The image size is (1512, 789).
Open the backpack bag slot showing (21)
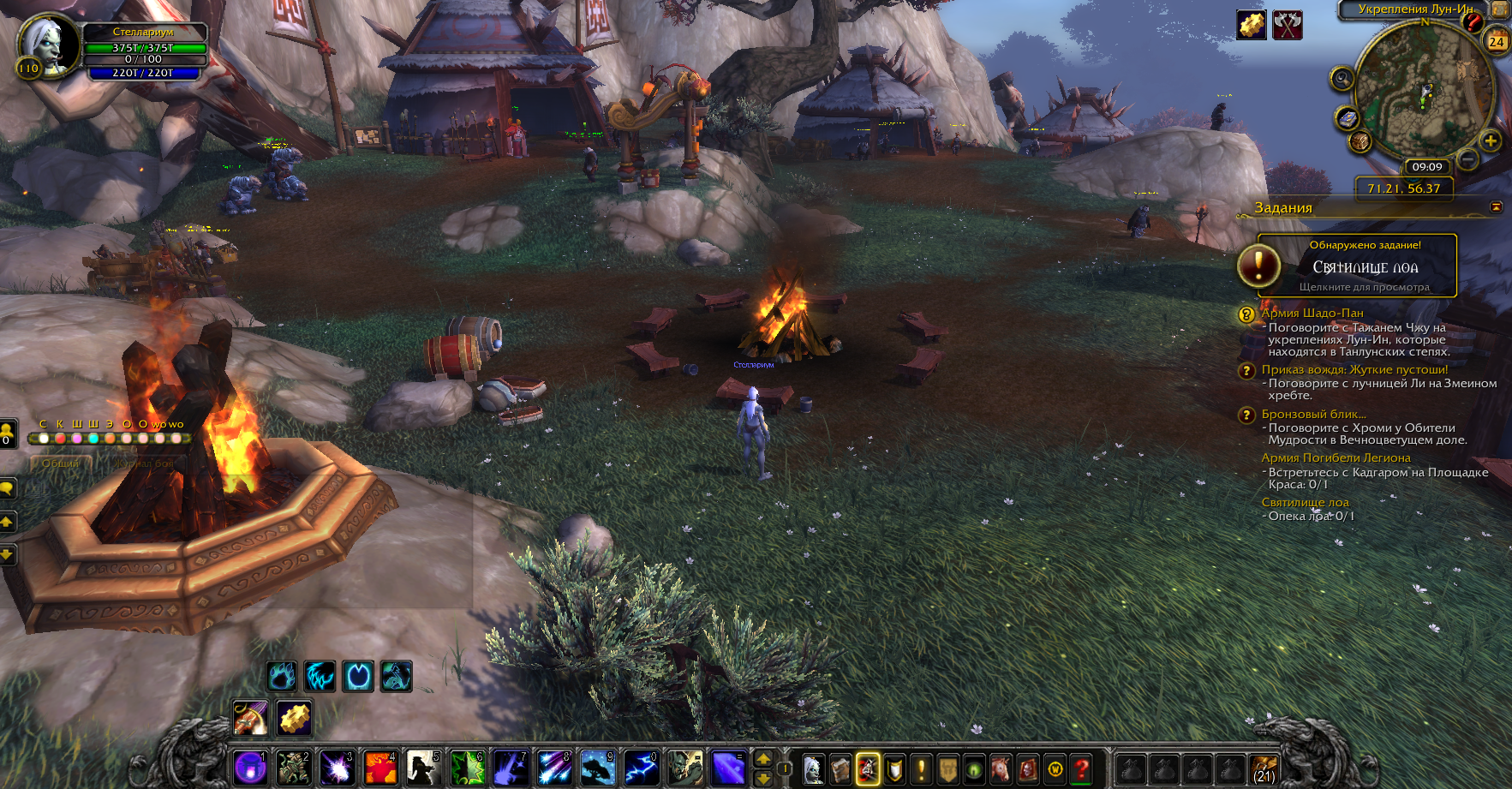pos(1264,768)
